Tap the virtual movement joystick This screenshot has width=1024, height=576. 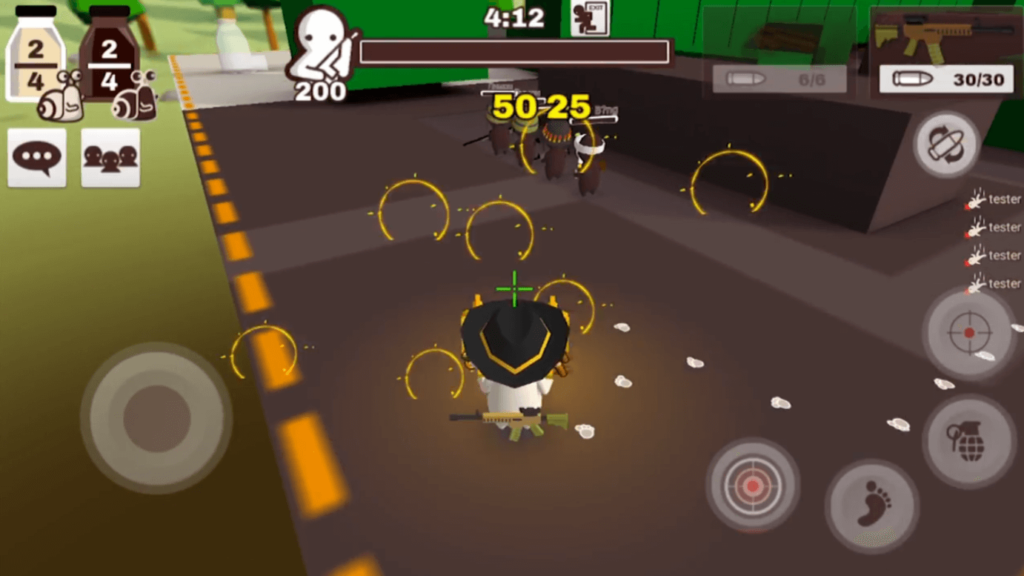click(156, 418)
